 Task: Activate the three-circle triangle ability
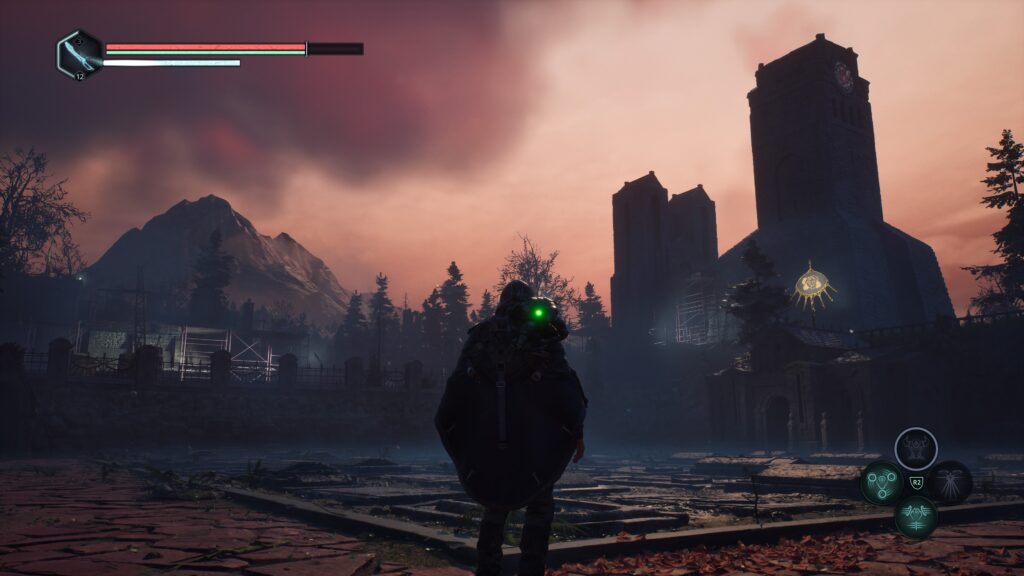pyautogui.click(x=882, y=483)
